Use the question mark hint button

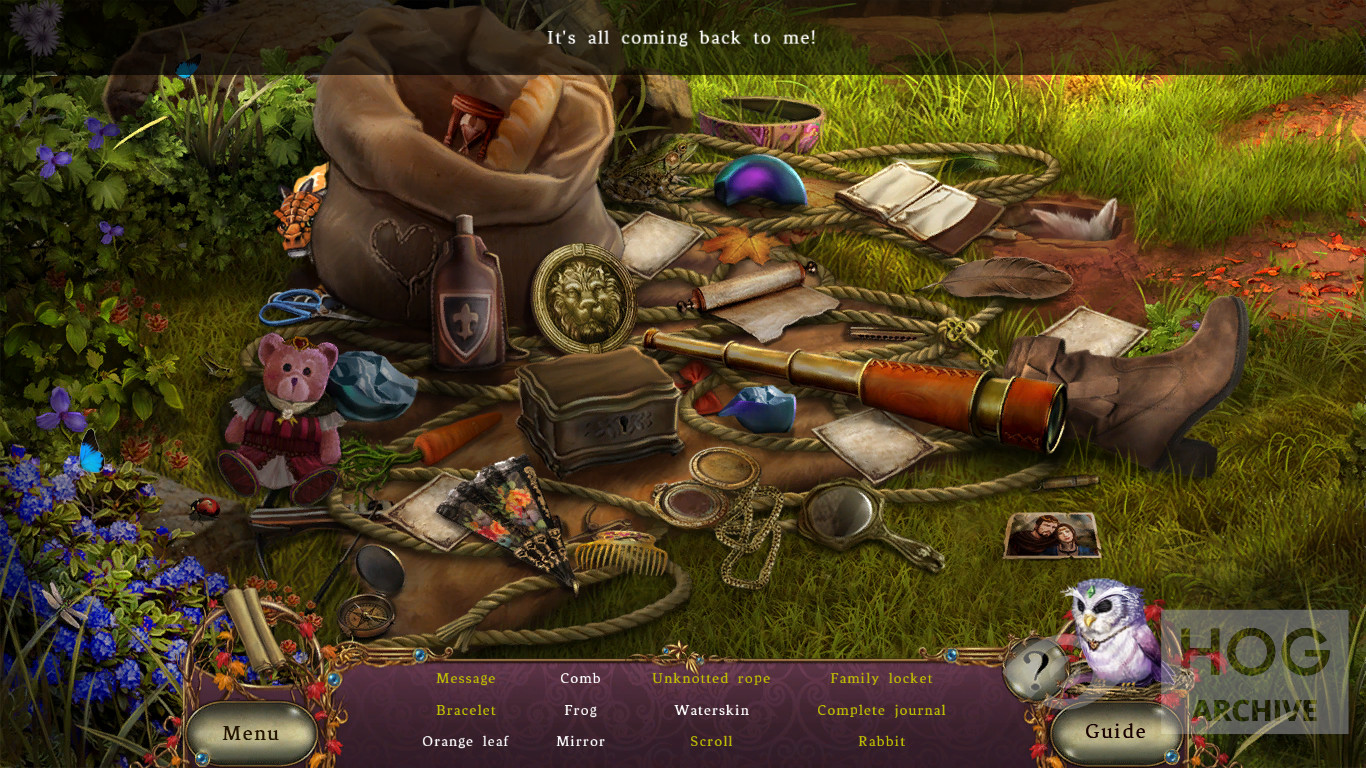coord(1036,667)
